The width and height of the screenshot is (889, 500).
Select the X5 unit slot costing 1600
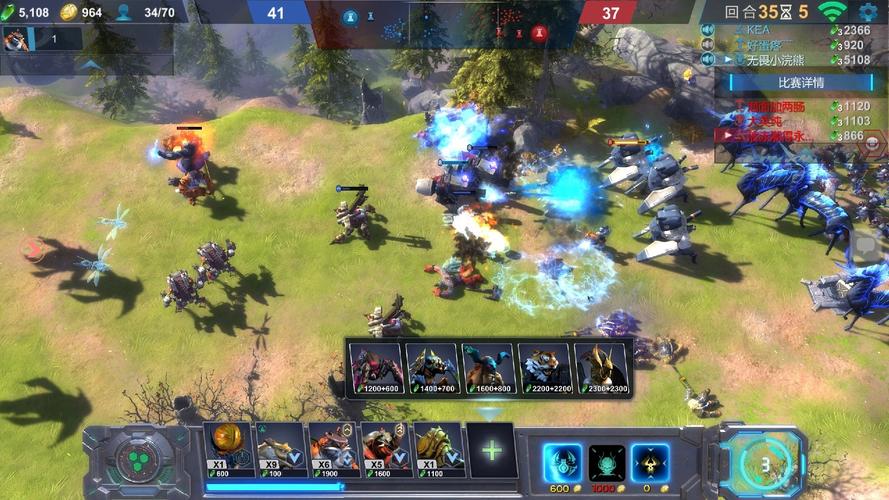tap(386, 449)
